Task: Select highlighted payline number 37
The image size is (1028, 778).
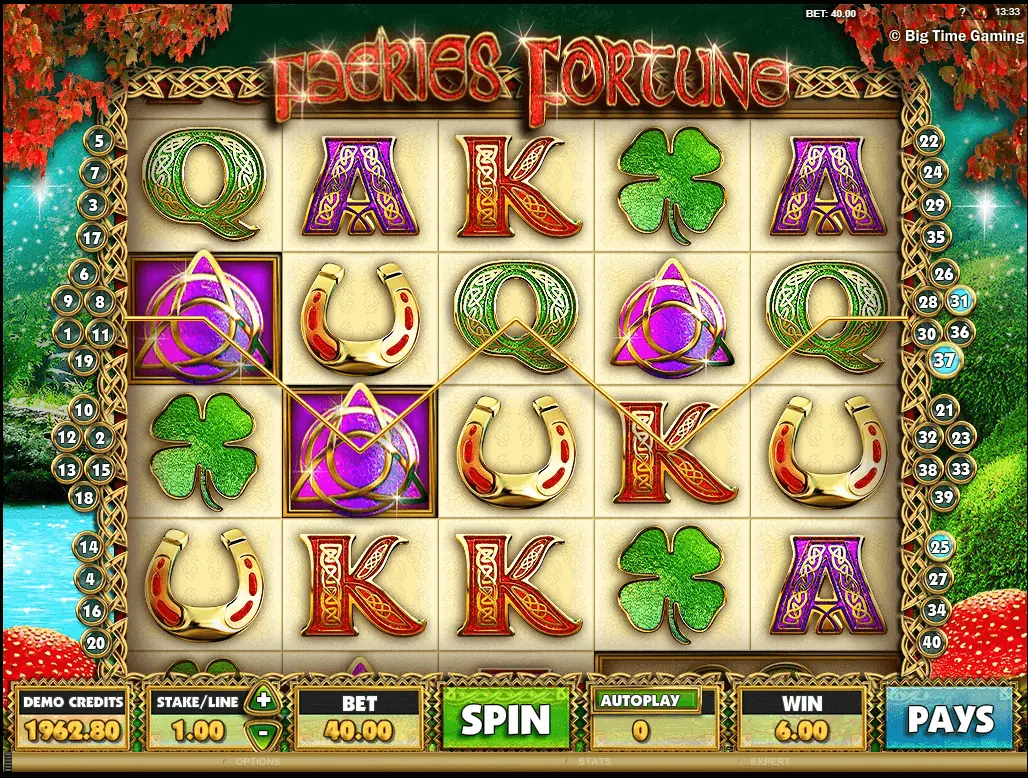Action: pyautogui.click(x=945, y=360)
